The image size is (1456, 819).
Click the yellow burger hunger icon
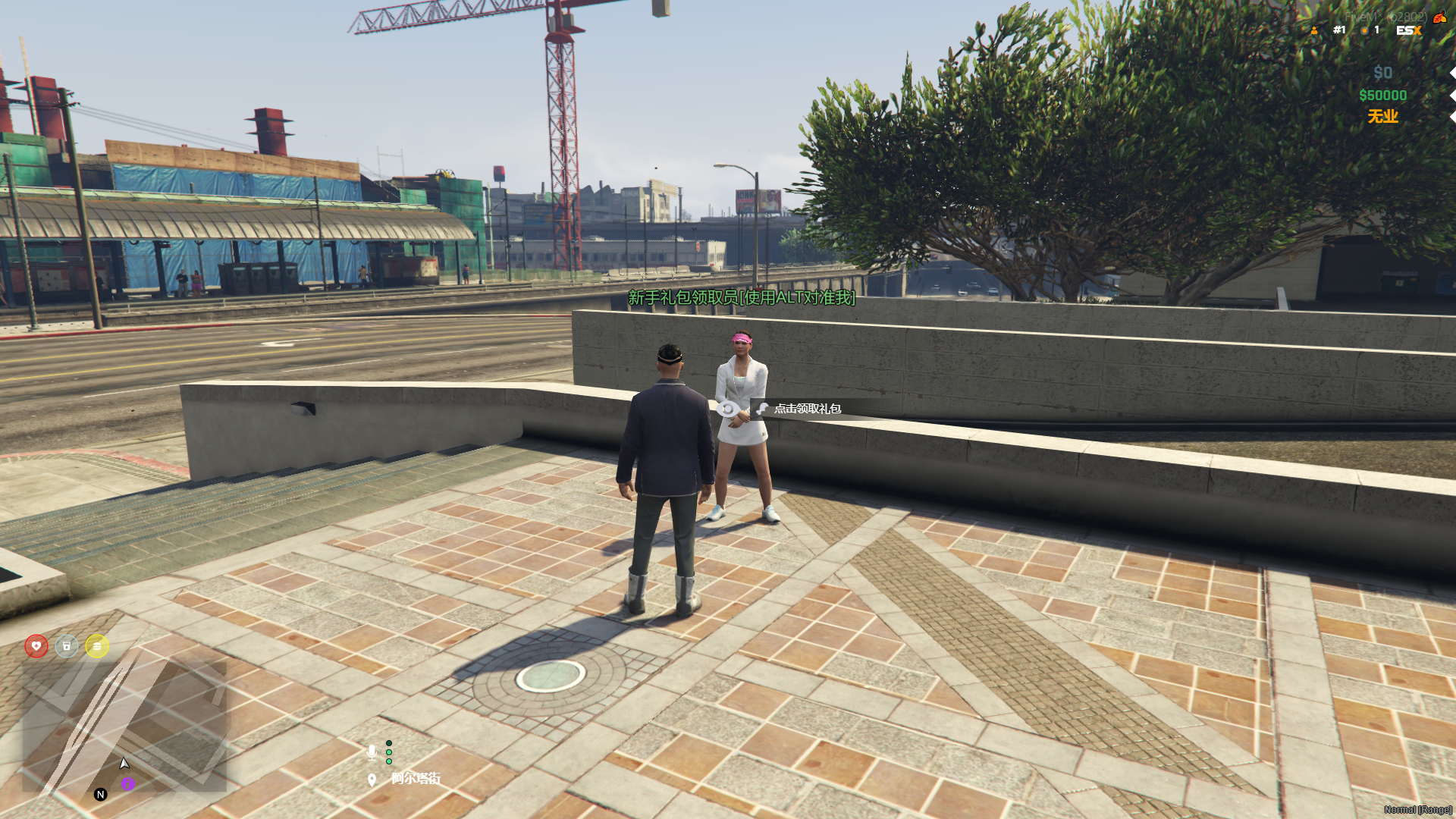(x=97, y=646)
